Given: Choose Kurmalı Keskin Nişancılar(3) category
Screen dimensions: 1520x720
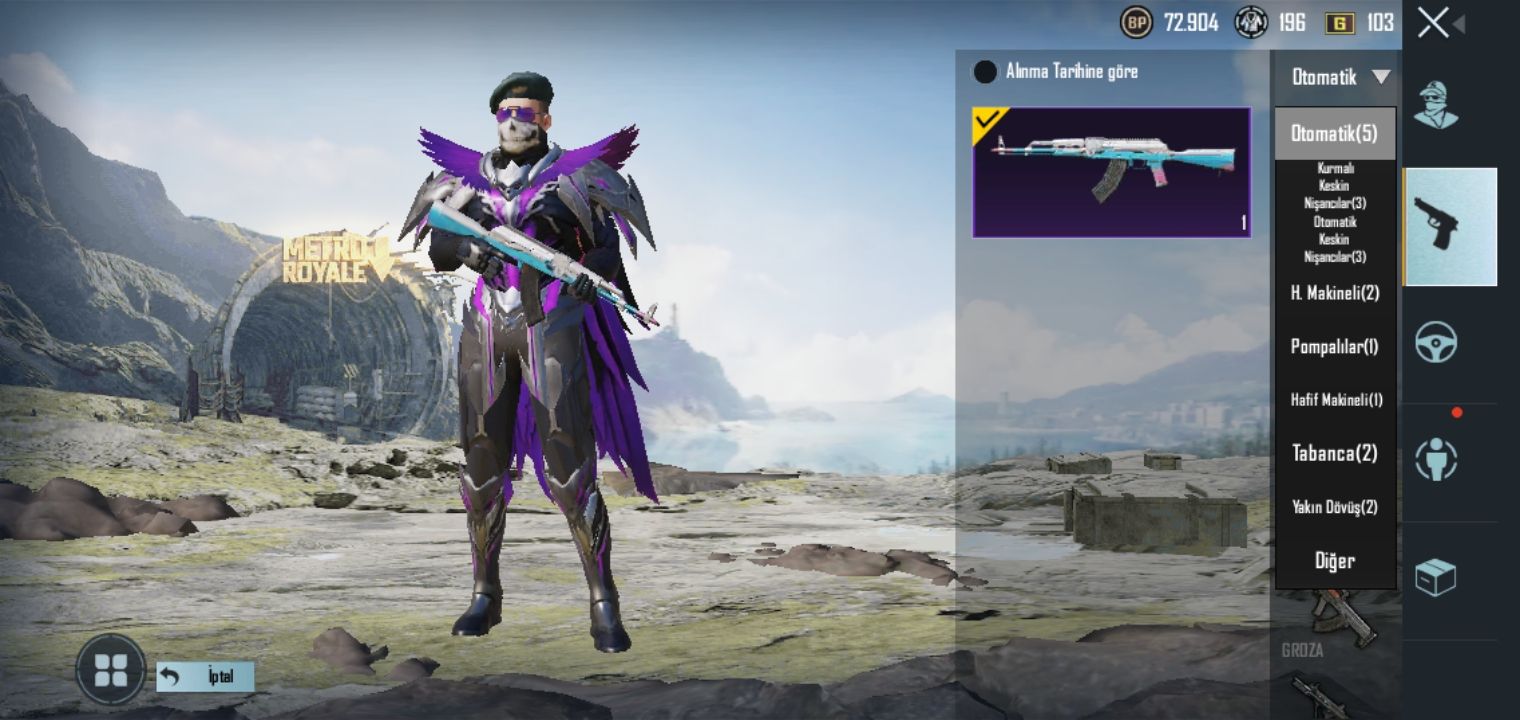Looking at the screenshot, I should pyautogui.click(x=1334, y=185).
